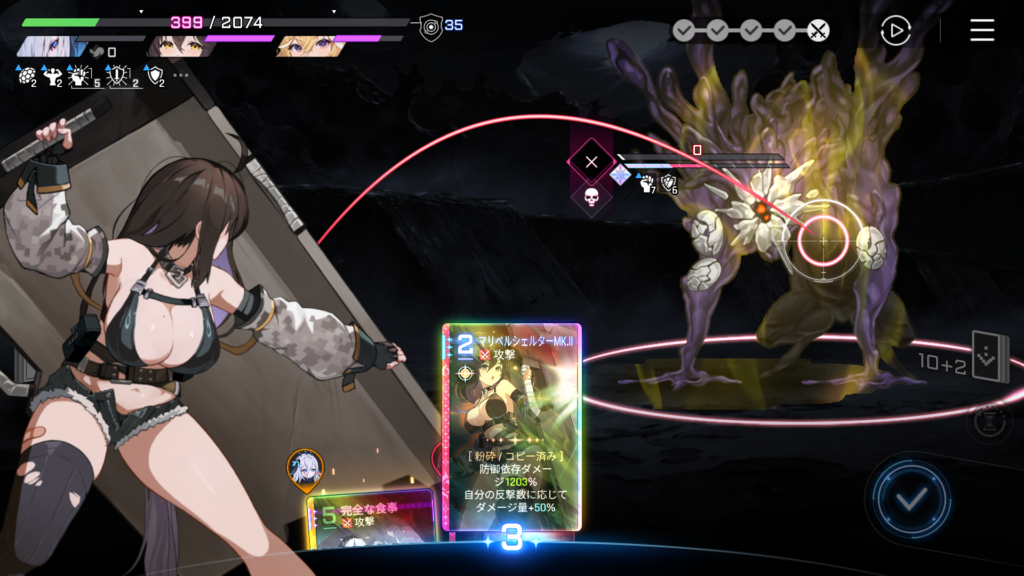
Task: Tap the hourglass icon below the deck
Action: click(x=987, y=421)
